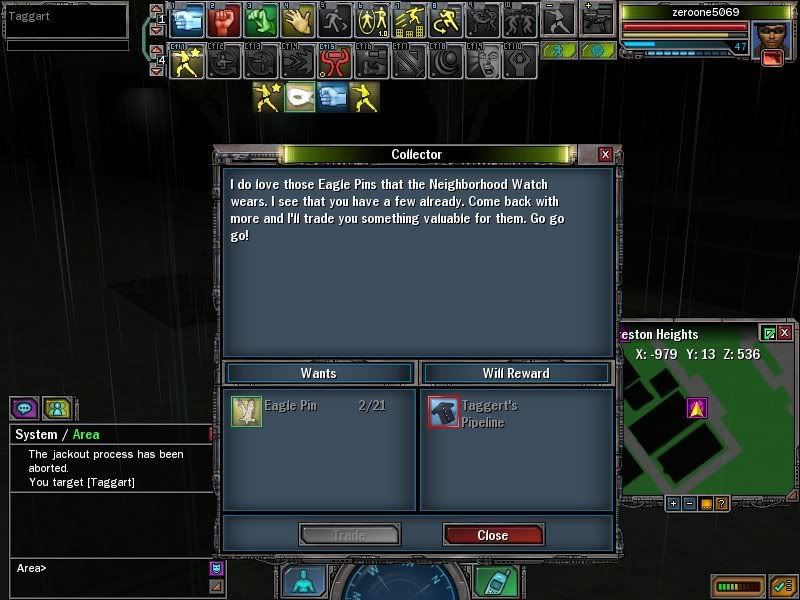Click the green resize button on the minimap
Screen dimensions: 800x600
(768, 333)
